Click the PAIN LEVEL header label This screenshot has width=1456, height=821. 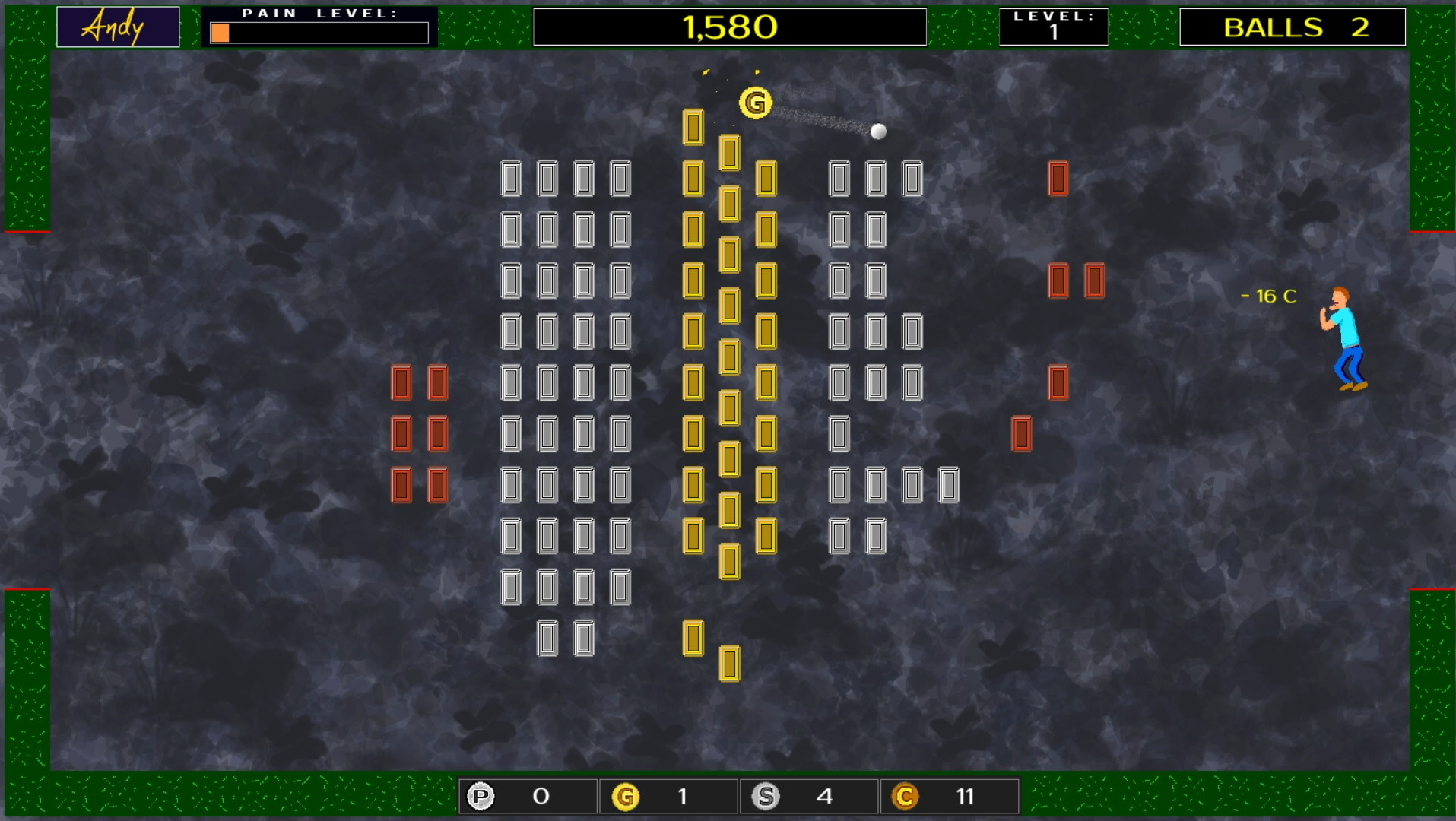[x=318, y=12]
